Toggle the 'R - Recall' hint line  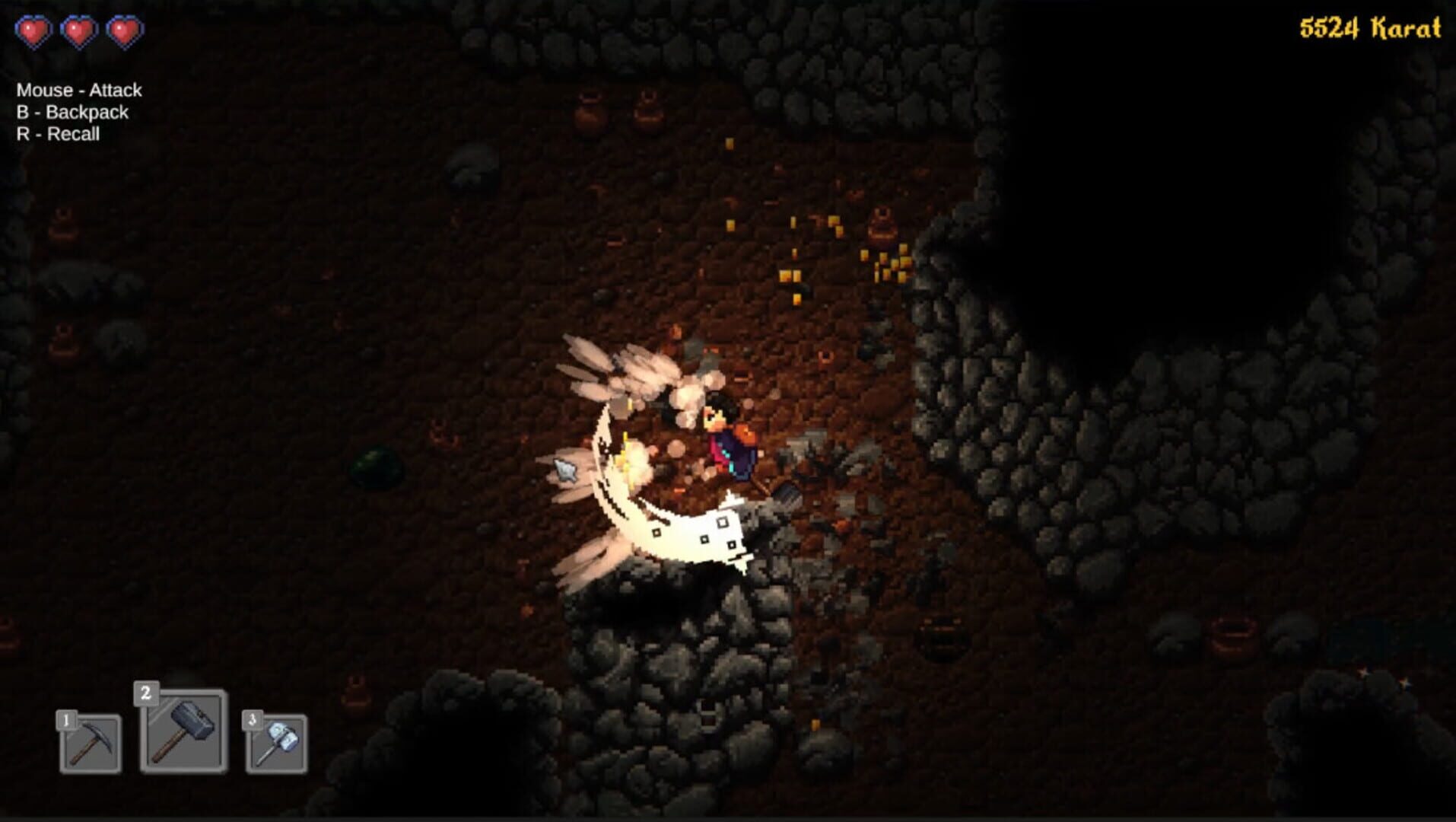[x=59, y=135]
